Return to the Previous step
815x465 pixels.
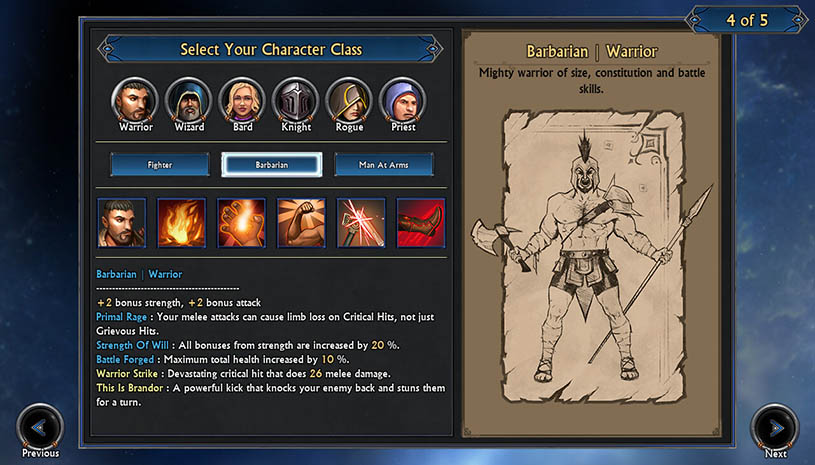pyautogui.click(x=40, y=428)
